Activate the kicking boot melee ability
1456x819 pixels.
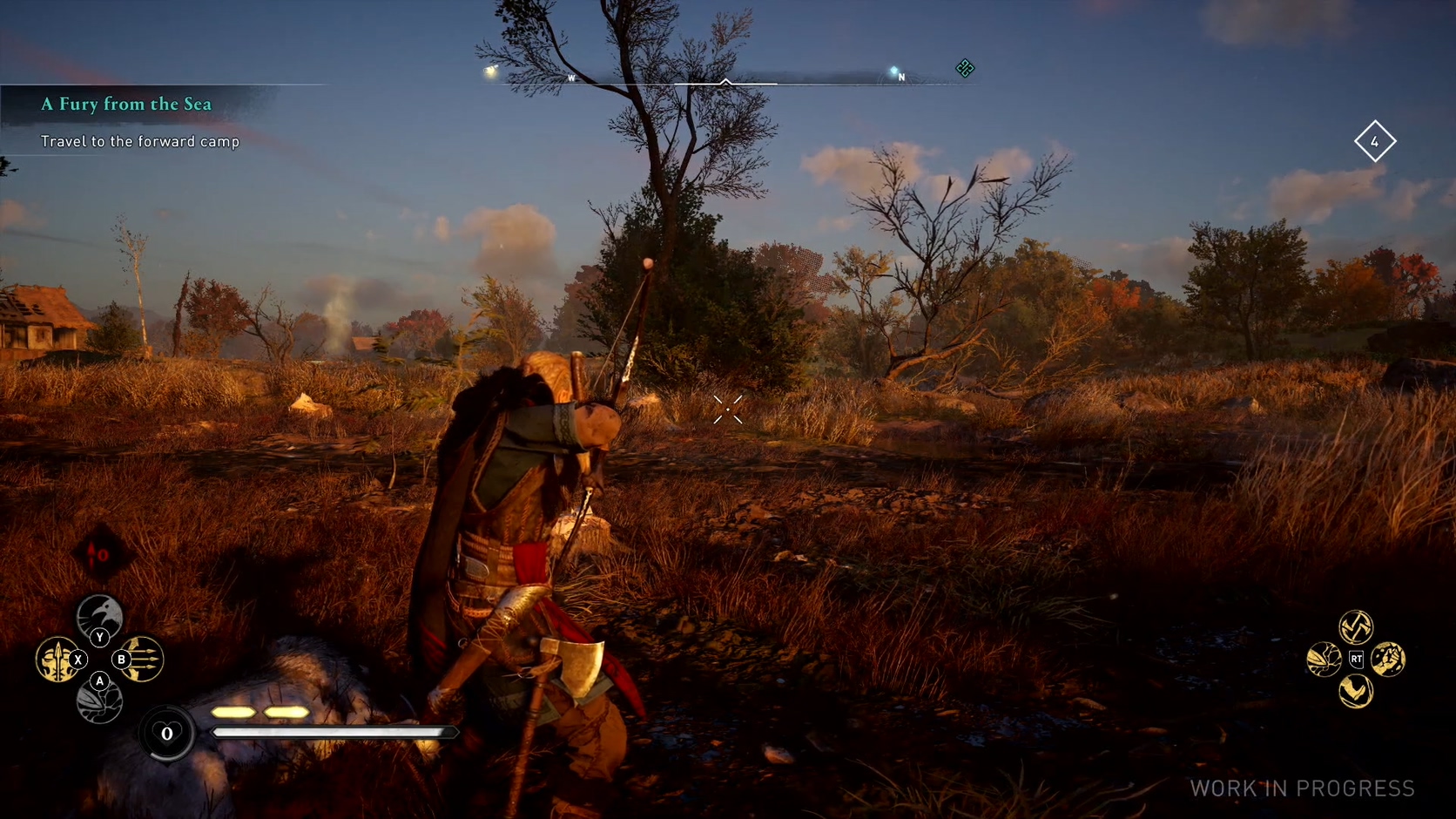(x=1356, y=692)
